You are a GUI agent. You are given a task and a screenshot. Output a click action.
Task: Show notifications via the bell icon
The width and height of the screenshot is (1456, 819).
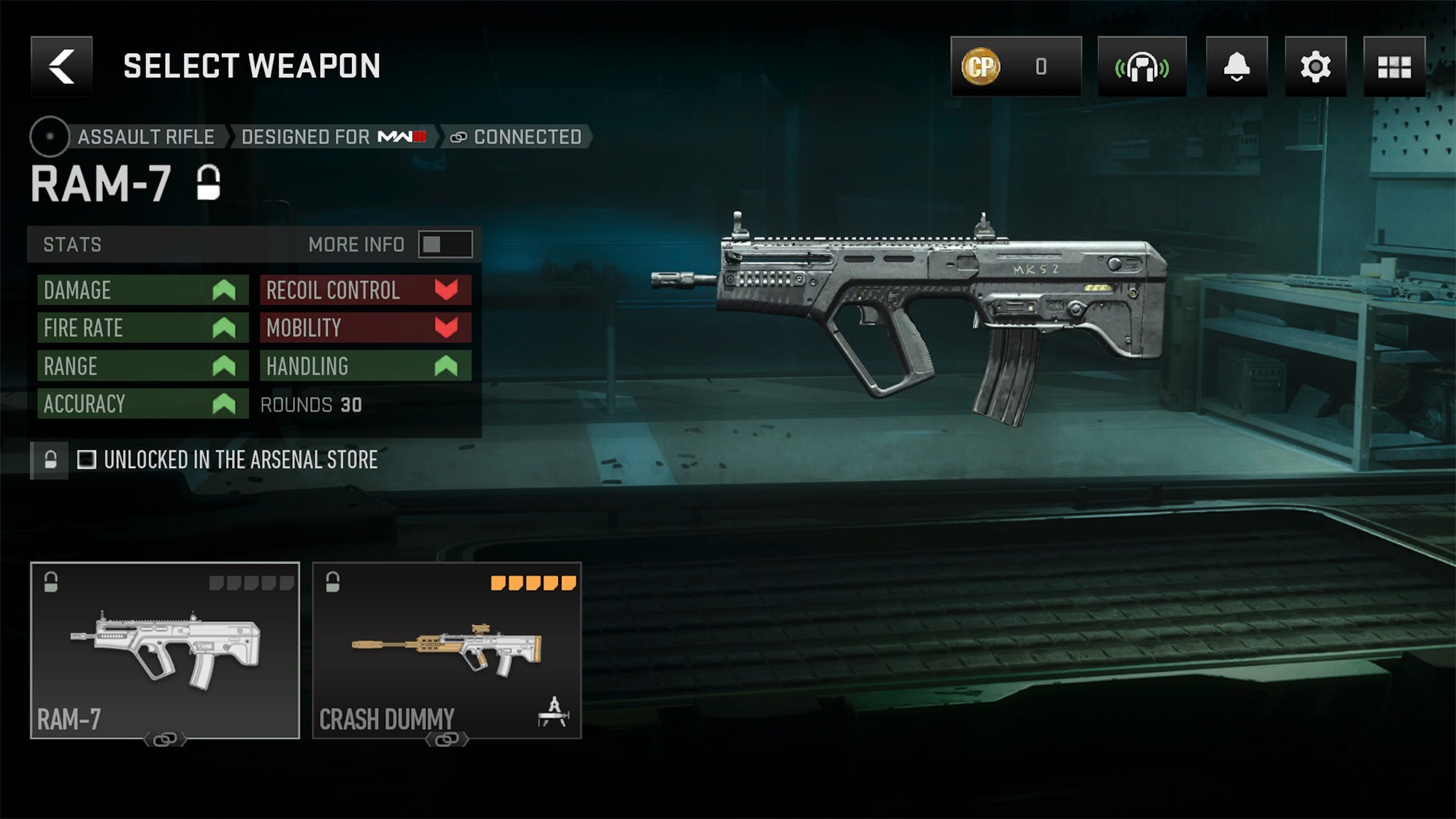(x=1236, y=67)
